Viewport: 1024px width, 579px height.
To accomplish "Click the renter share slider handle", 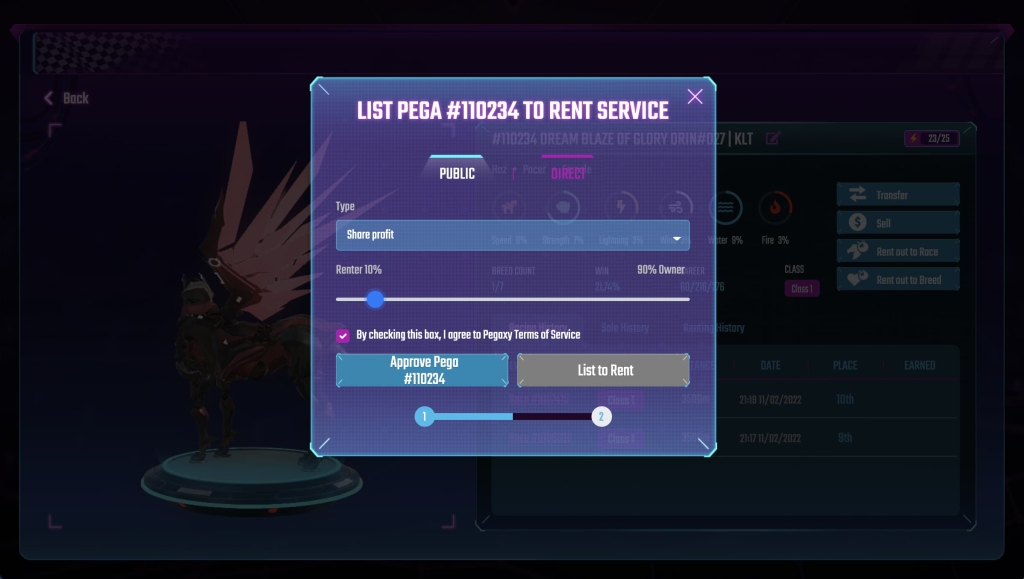I will click(x=375, y=299).
